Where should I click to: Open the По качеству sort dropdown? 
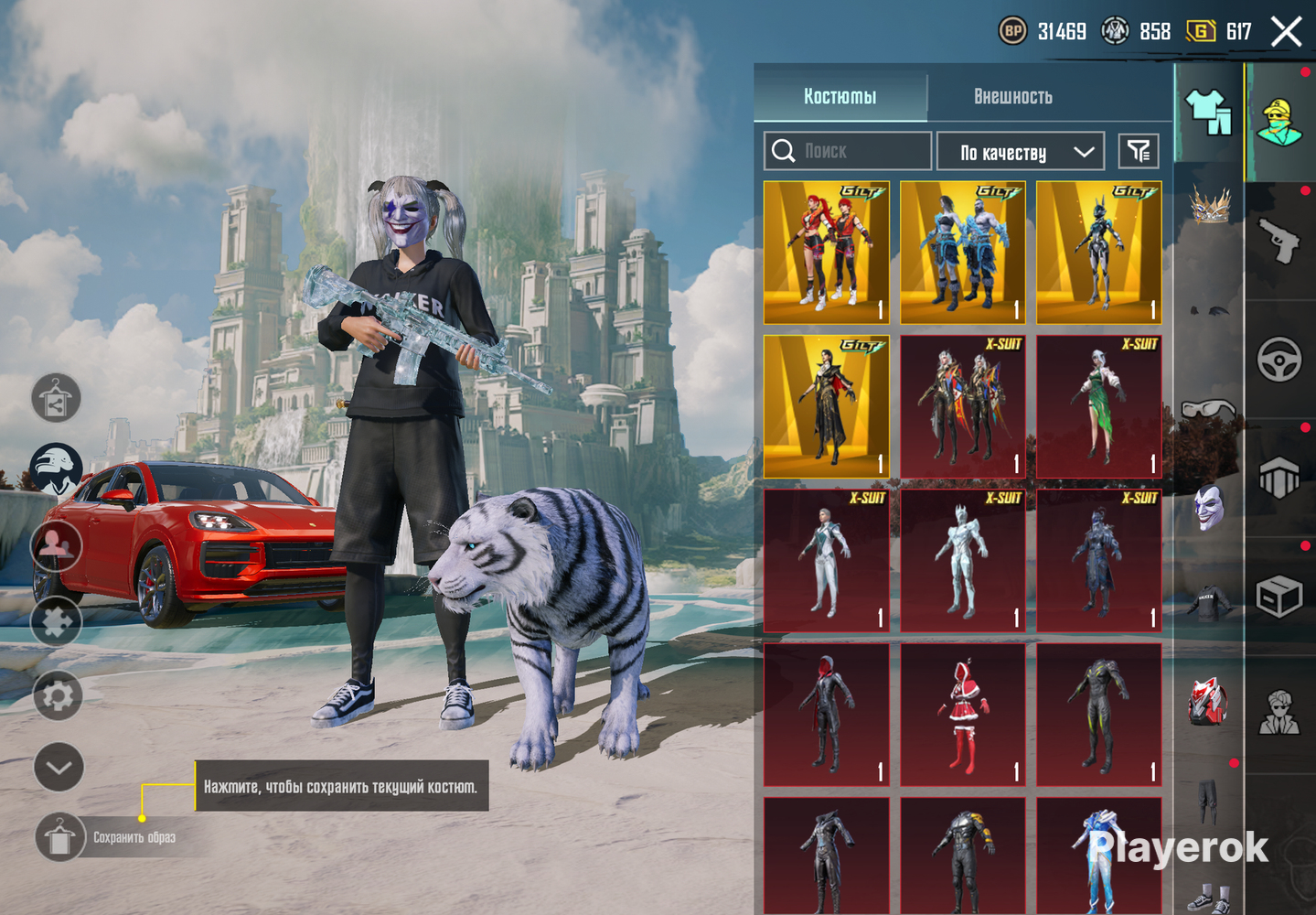pos(1020,152)
